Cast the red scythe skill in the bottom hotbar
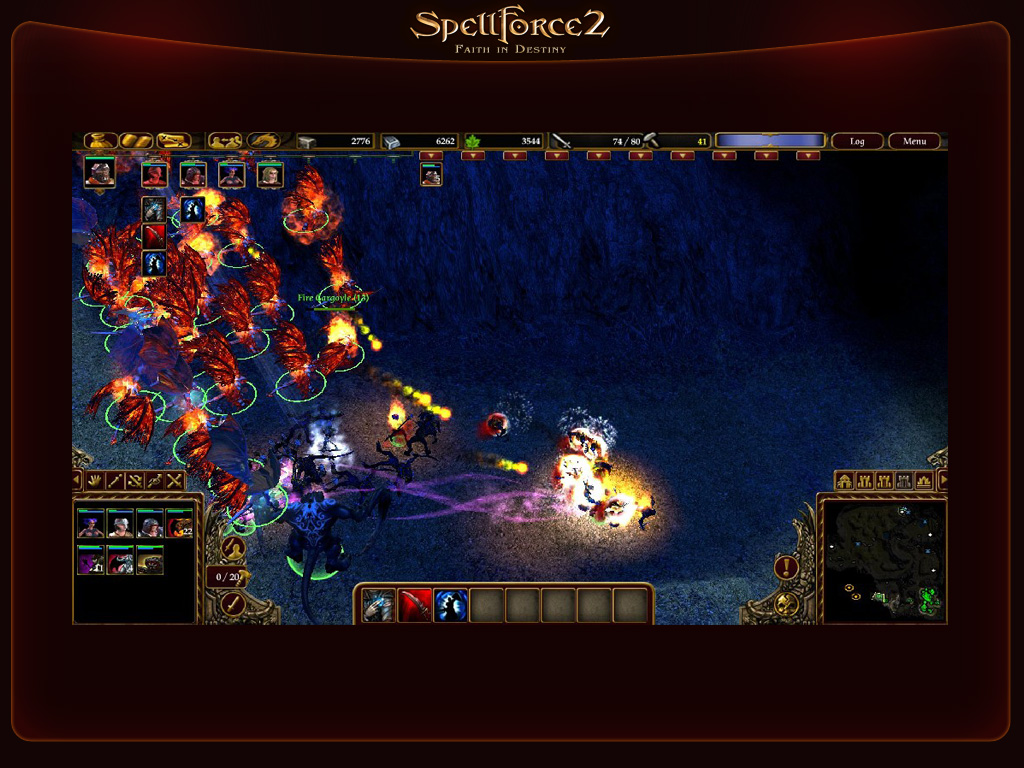The height and width of the screenshot is (768, 1024). [x=415, y=605]
